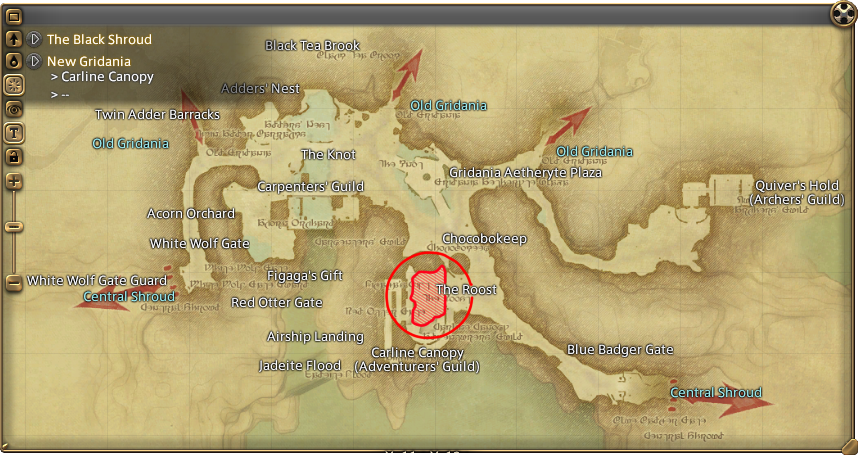Toggle the padlock map lock button

pos(14,156)
